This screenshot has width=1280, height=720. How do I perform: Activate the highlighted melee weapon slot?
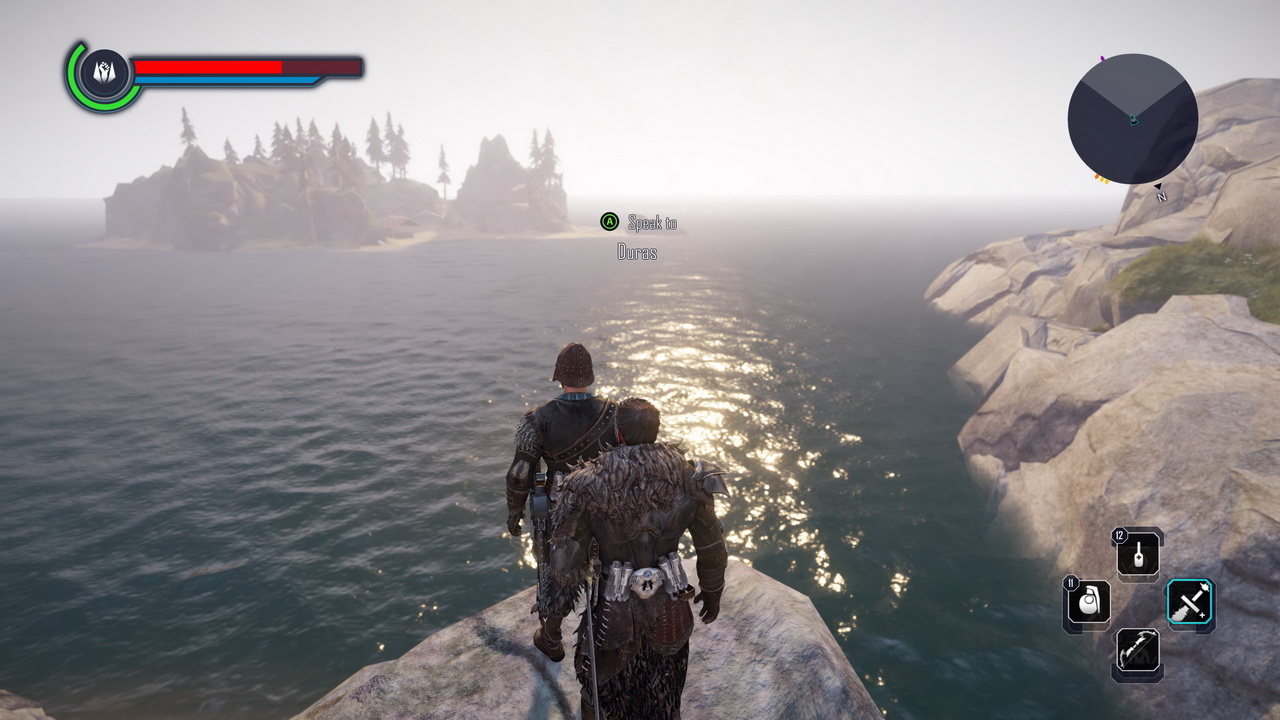pos(1190,604)
